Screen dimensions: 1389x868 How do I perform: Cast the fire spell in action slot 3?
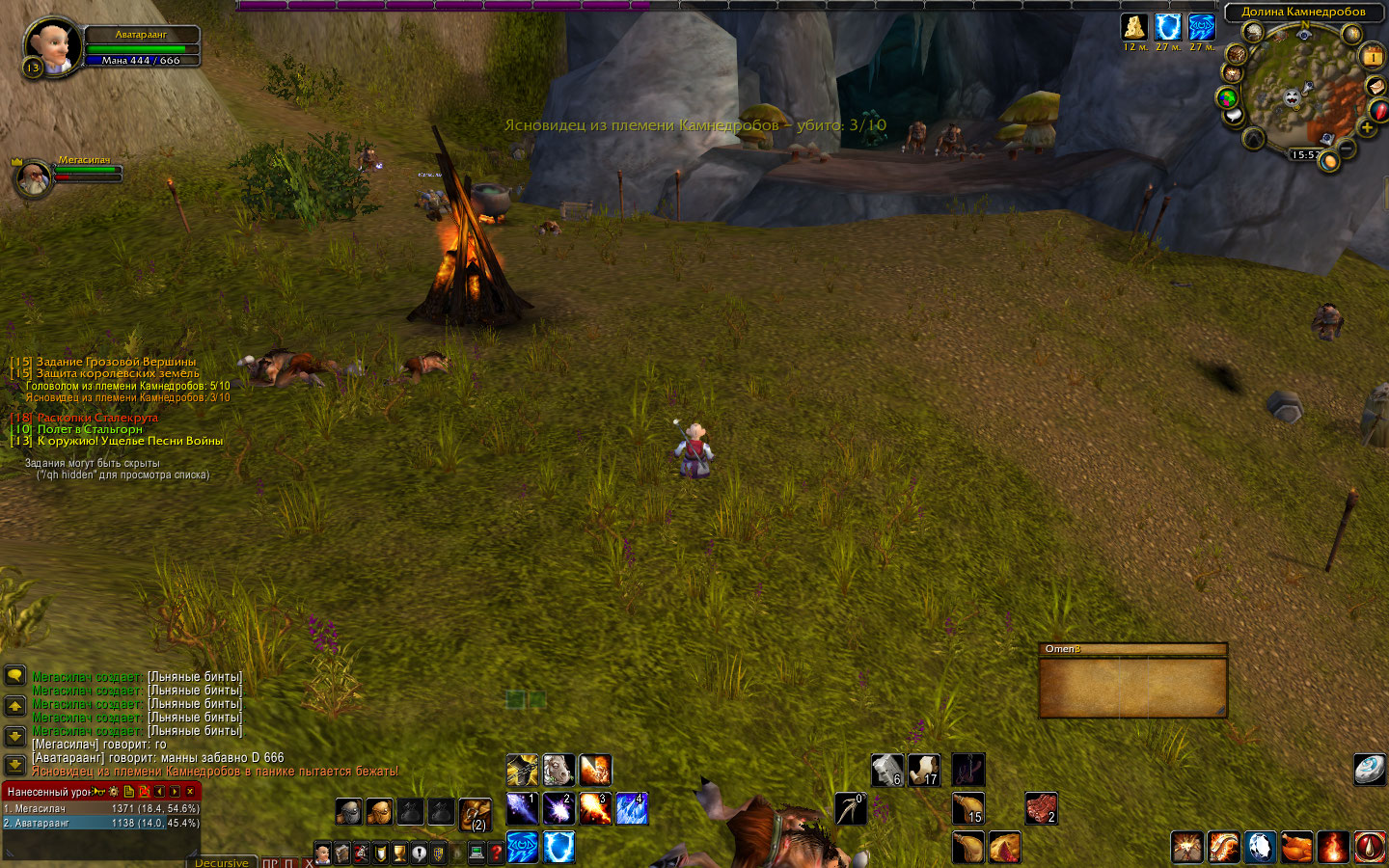point(595,808)
